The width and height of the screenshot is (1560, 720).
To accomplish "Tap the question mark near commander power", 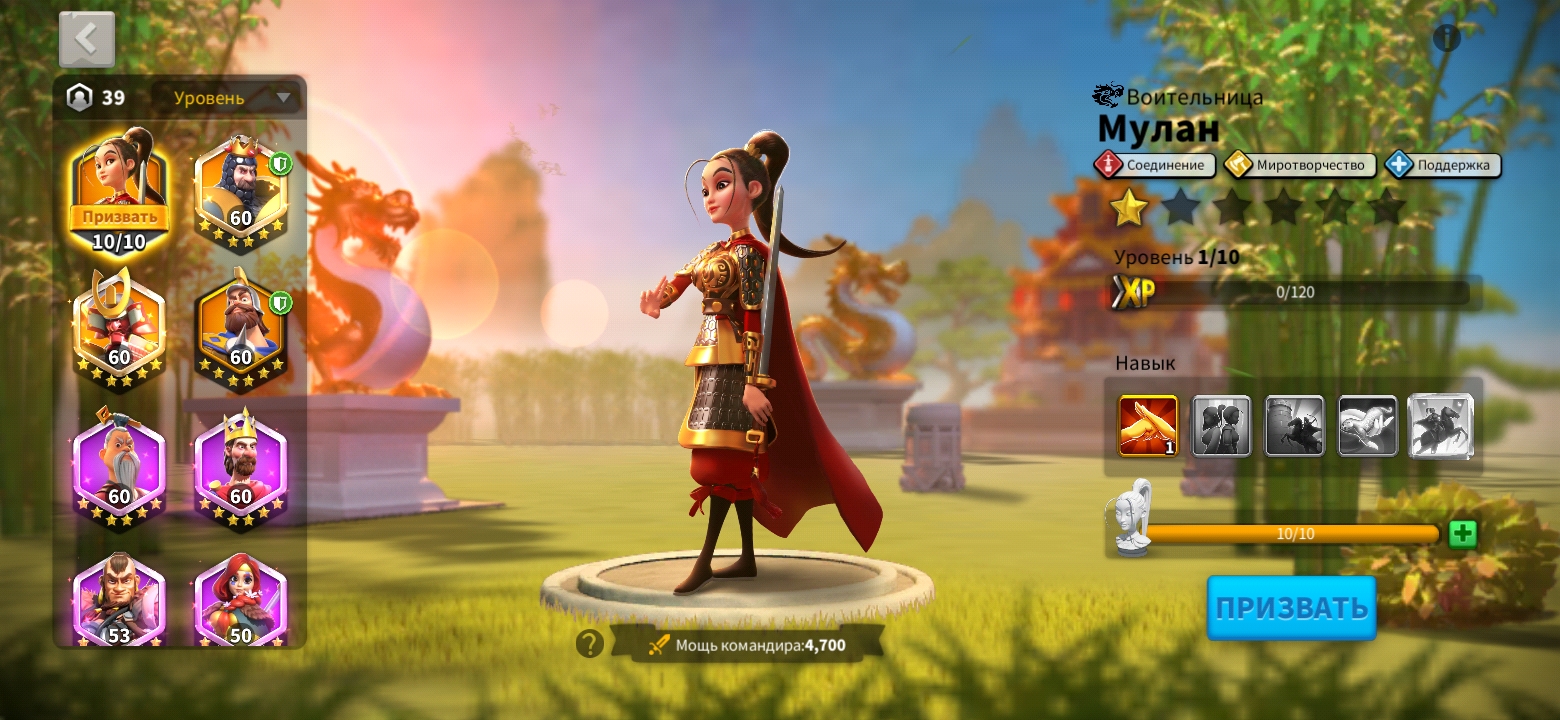I will [591, 644].
